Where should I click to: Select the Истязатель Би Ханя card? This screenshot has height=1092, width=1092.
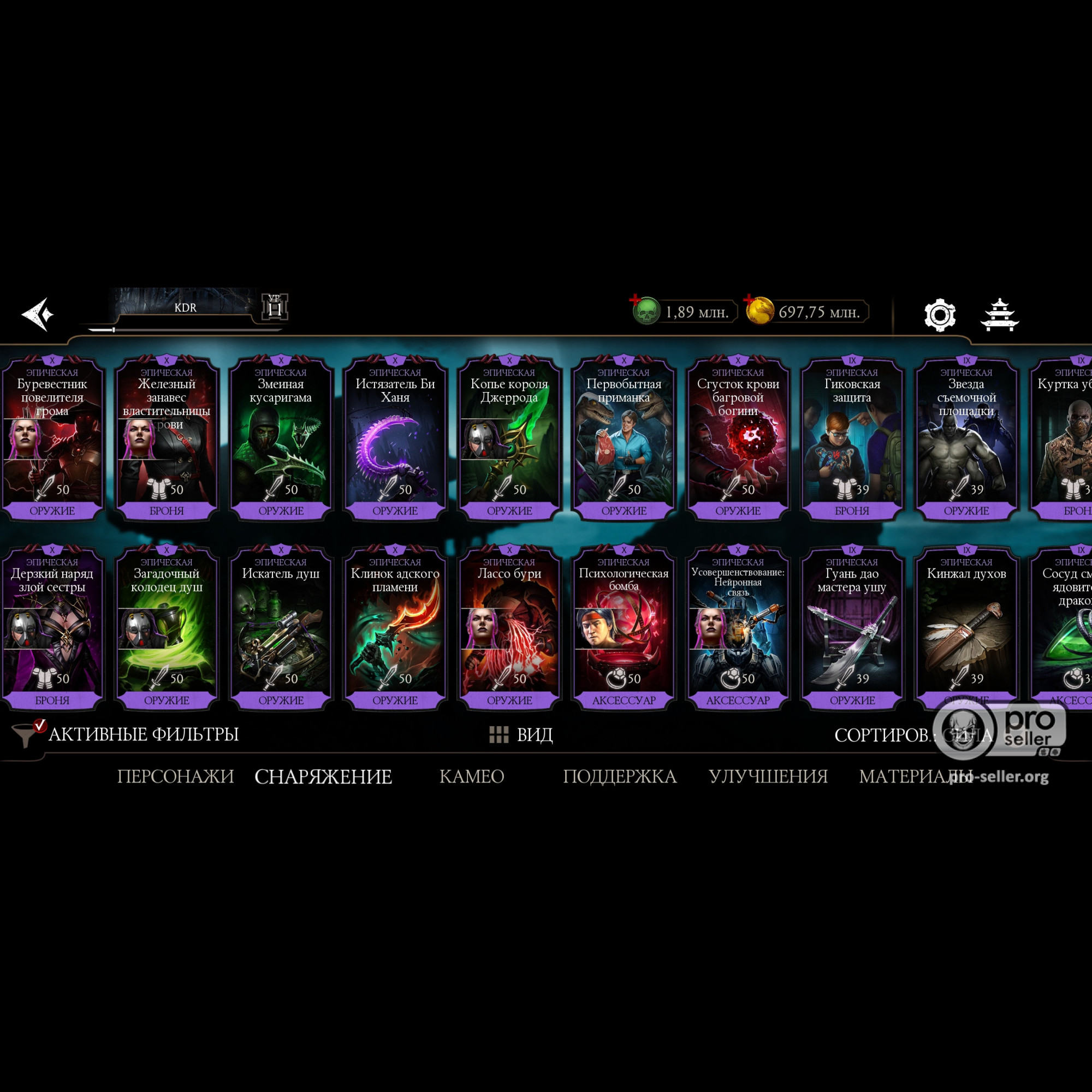[x=395, y=438]
